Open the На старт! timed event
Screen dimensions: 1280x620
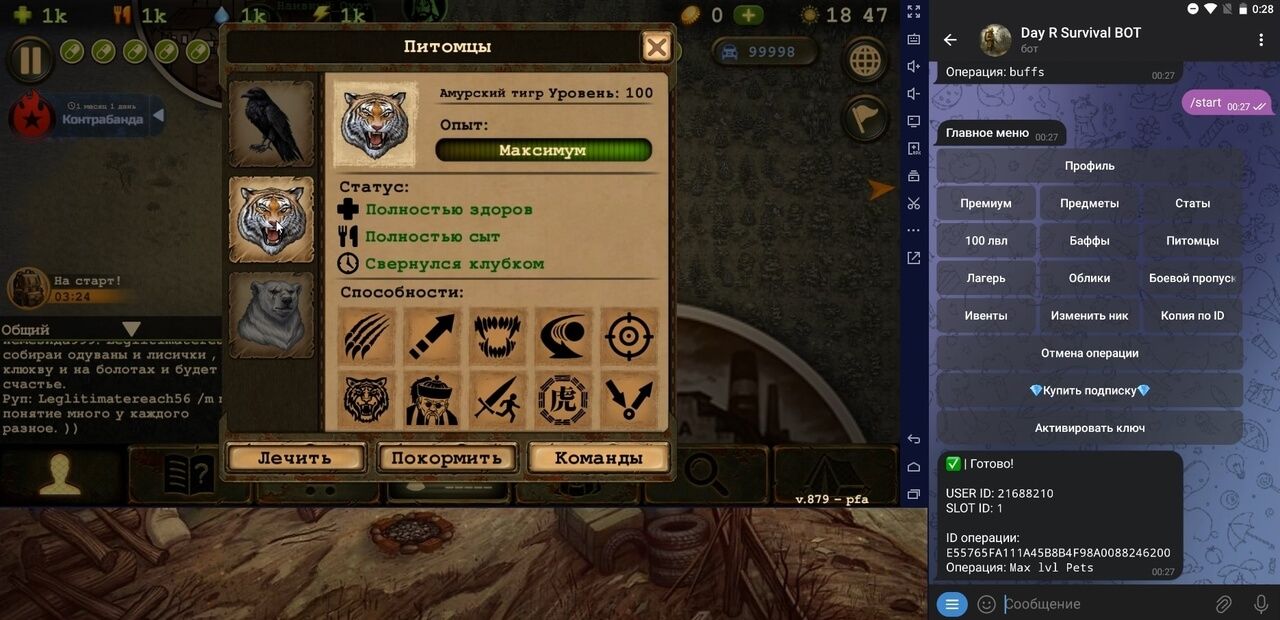tap(70, 288)
